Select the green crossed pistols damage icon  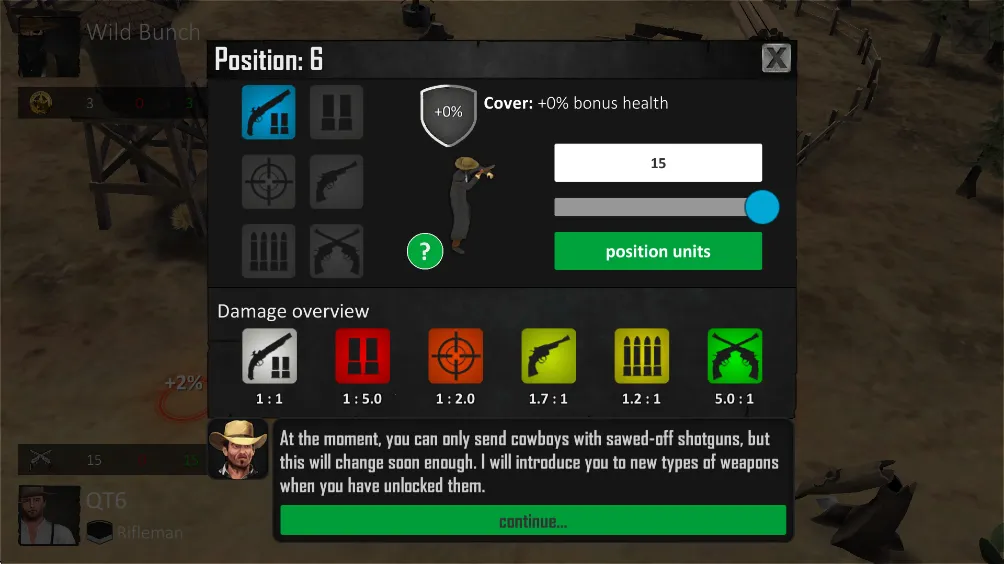[735, 356]
